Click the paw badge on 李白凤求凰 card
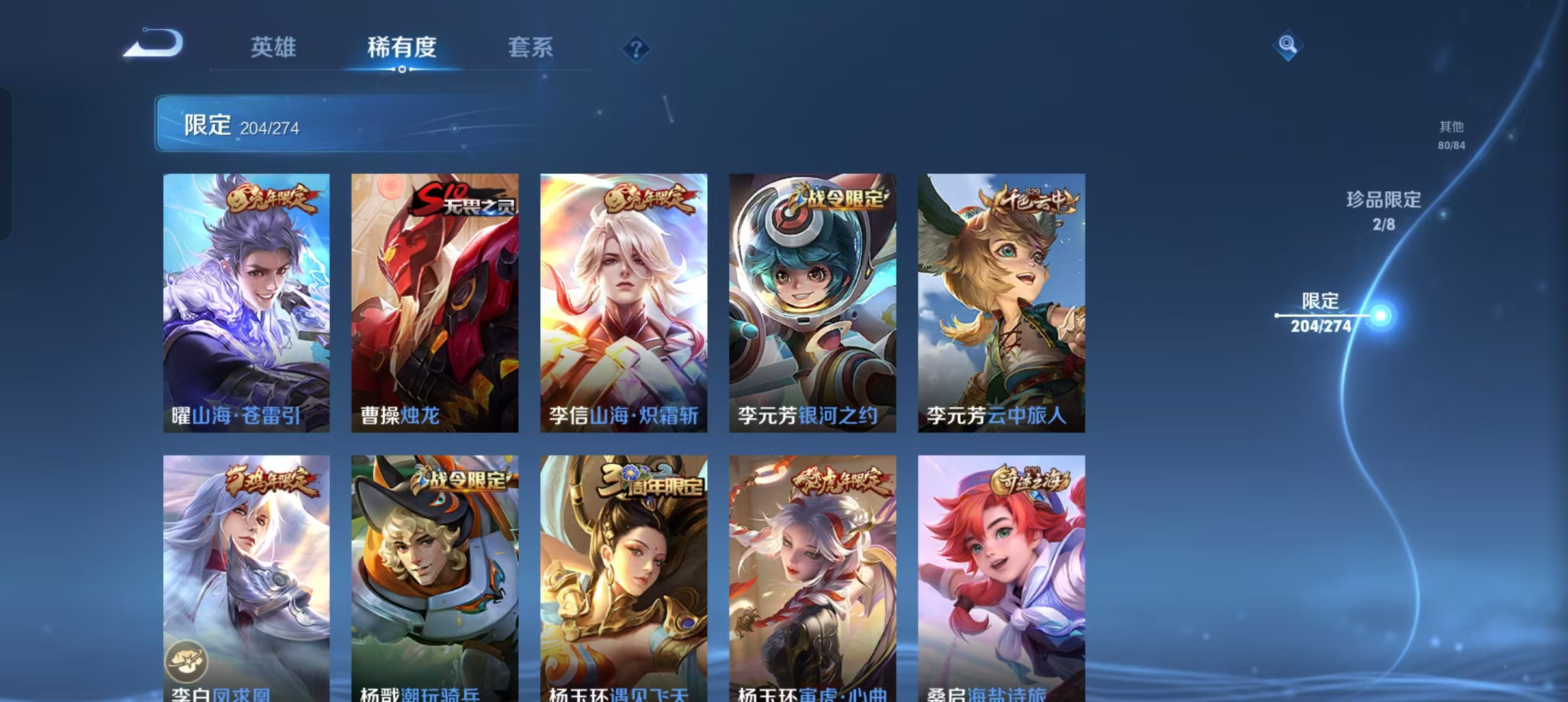The width and height of the screenshot is (1568, 702). point(187,659)
